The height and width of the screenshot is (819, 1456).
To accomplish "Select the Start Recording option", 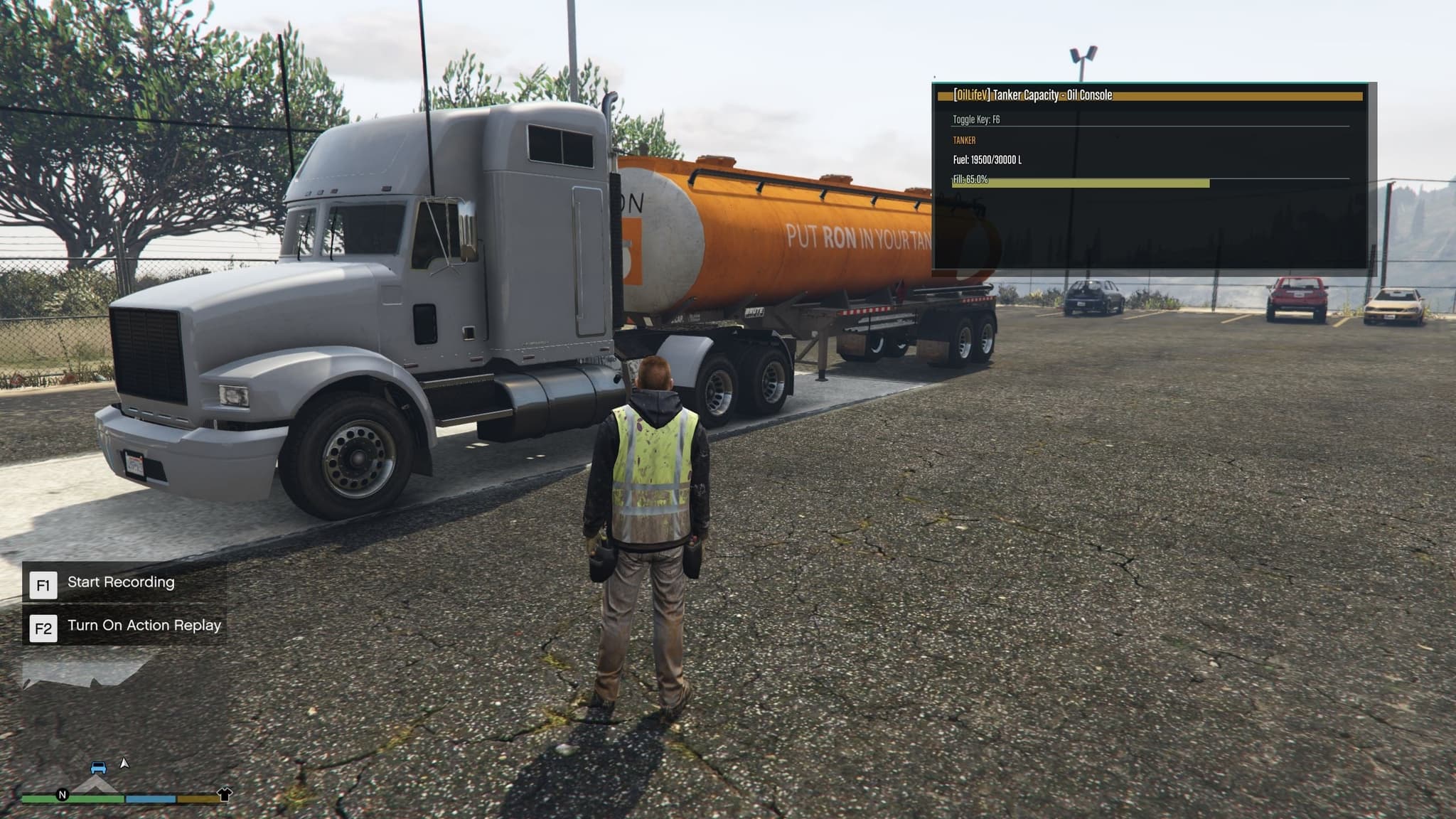I will (121, 583).
